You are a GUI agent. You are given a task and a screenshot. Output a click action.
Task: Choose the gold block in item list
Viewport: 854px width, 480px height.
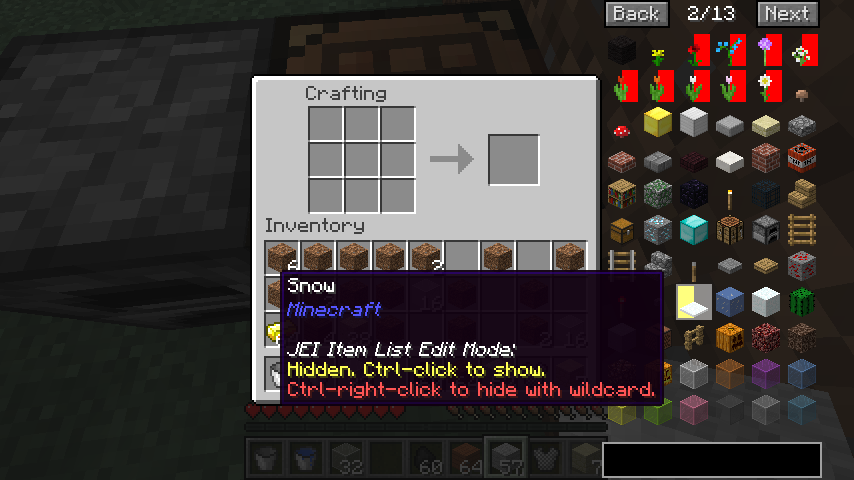pyautogui.click(x=657, y=123)
